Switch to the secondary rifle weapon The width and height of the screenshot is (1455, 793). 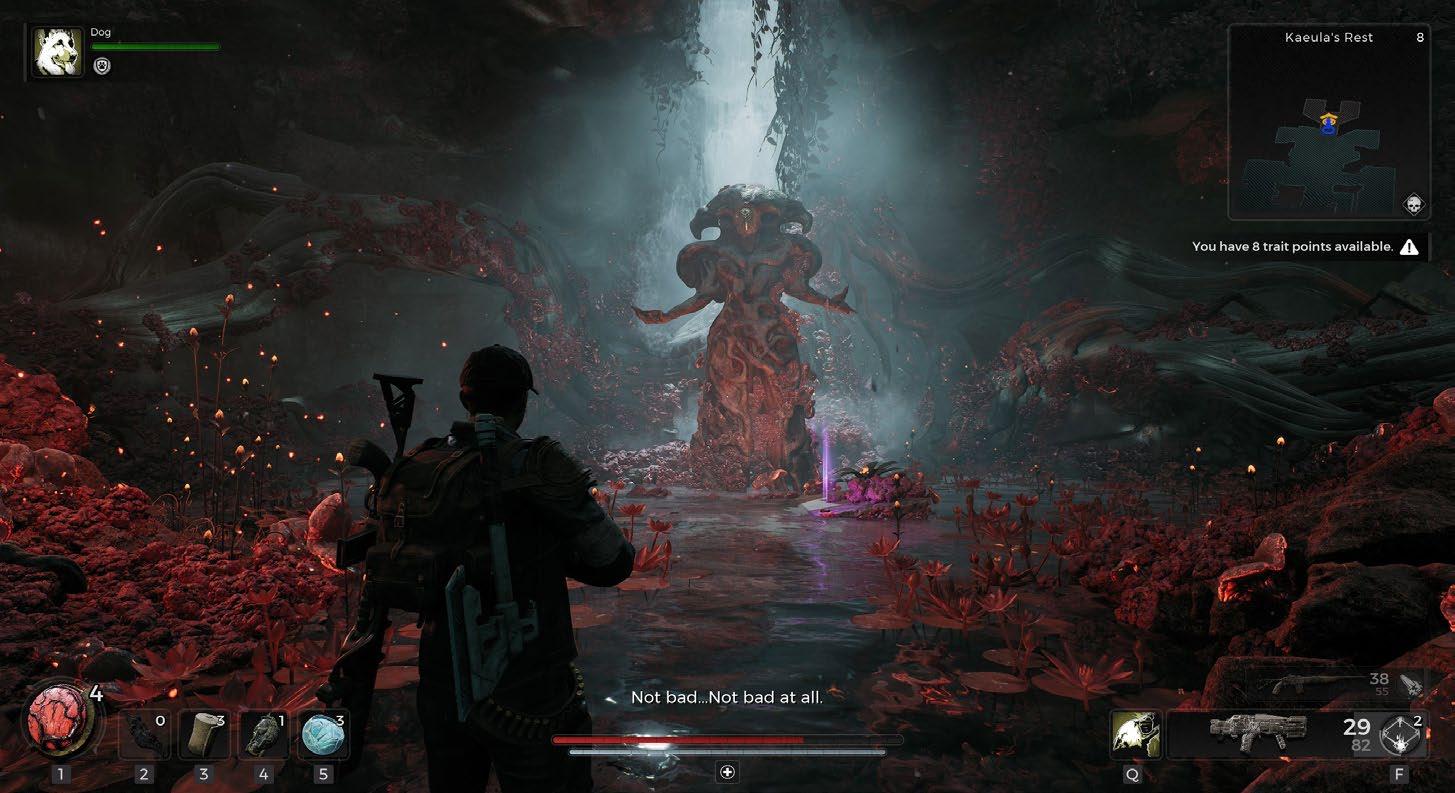coord(1310,685)
